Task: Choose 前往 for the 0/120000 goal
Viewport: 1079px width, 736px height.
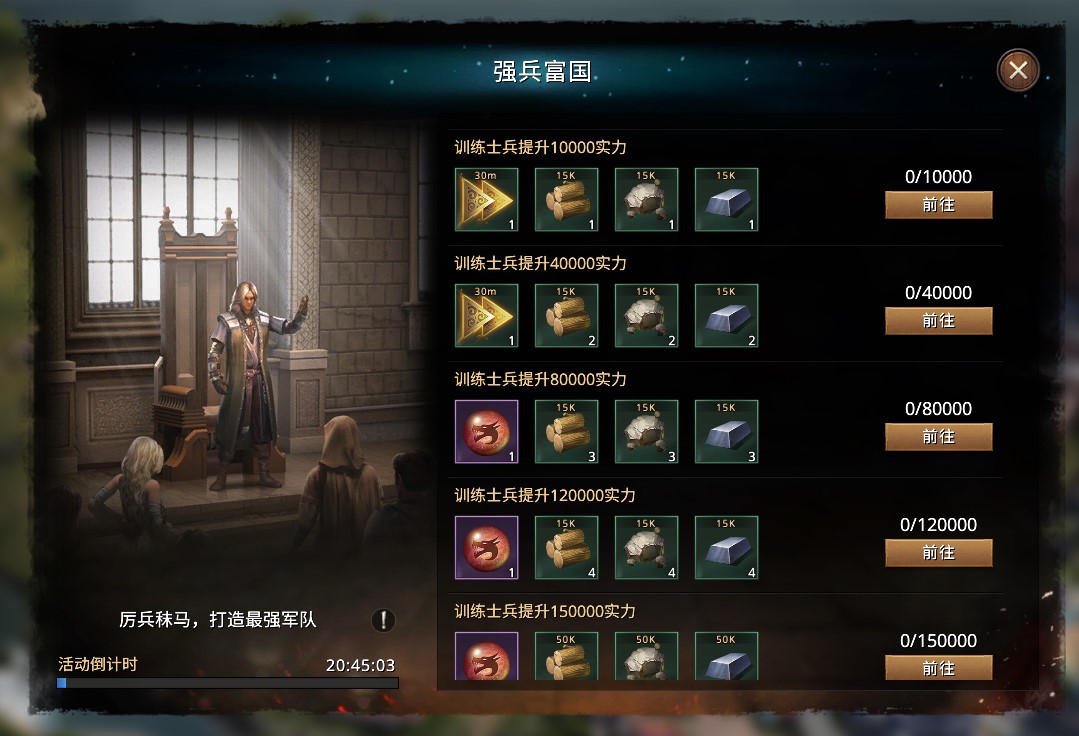Action: [938, 553]
